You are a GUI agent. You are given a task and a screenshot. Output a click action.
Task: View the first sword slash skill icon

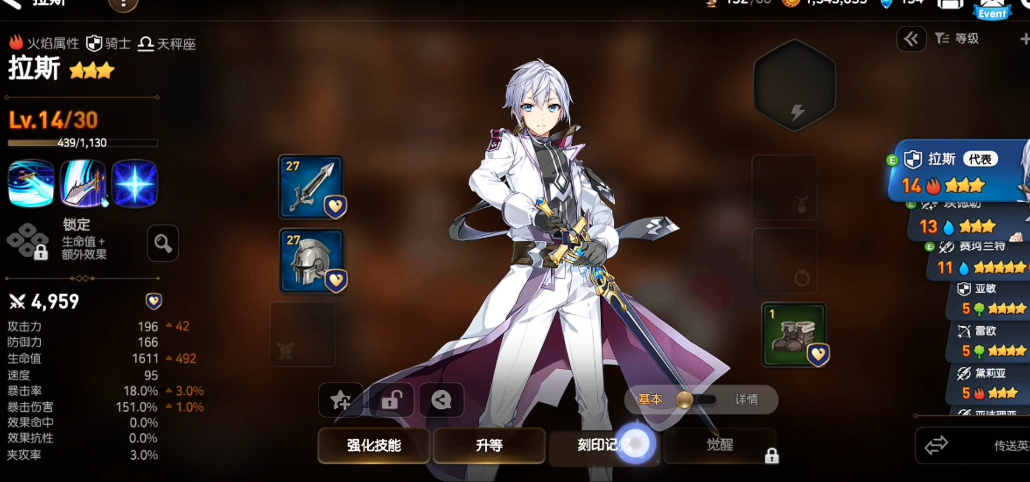pos(31,183)
